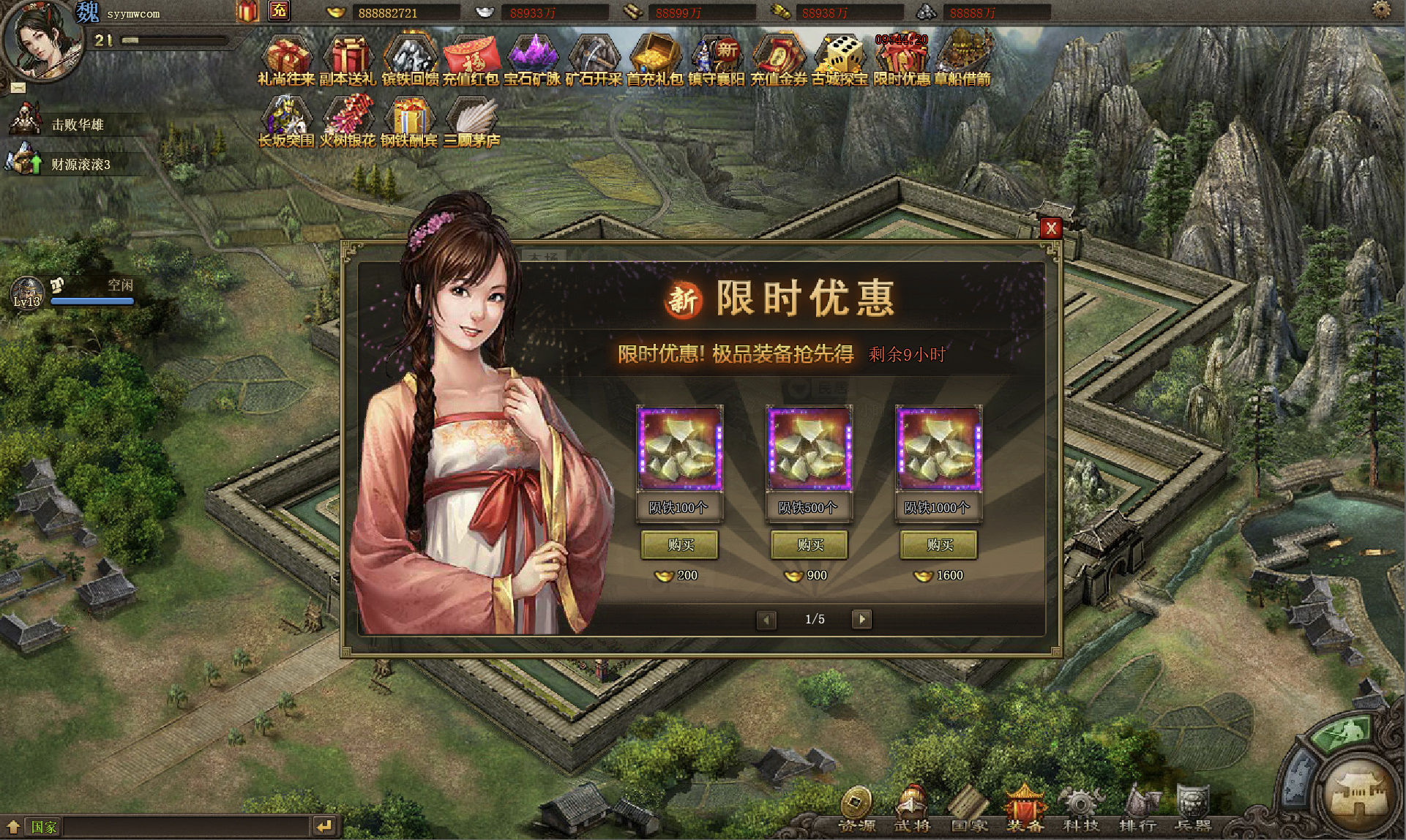The image size is (1406, 840).
Task: Open the 宝石矿脉 purple crystal event
Action: pos(533,59)
